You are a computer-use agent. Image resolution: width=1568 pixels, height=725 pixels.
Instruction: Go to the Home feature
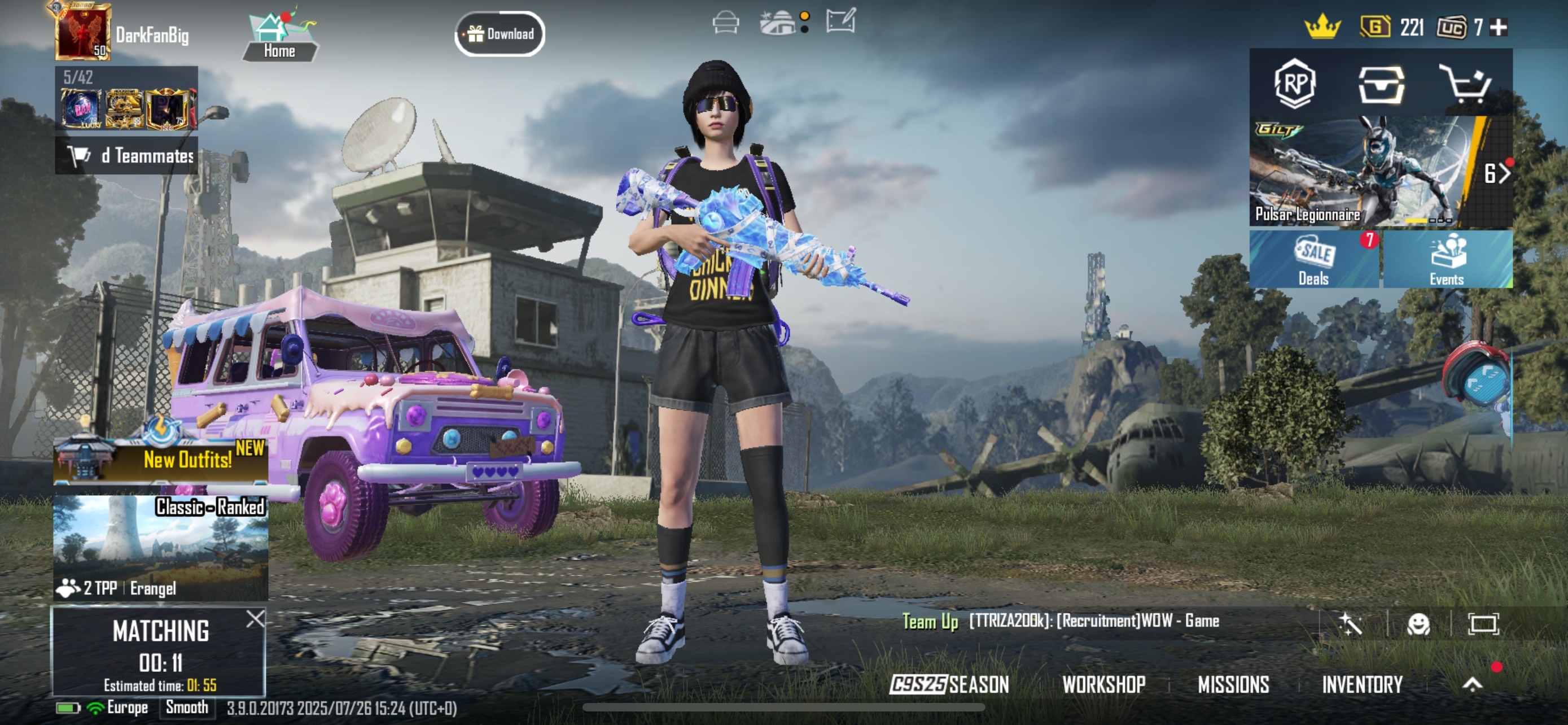click(279, 37)
